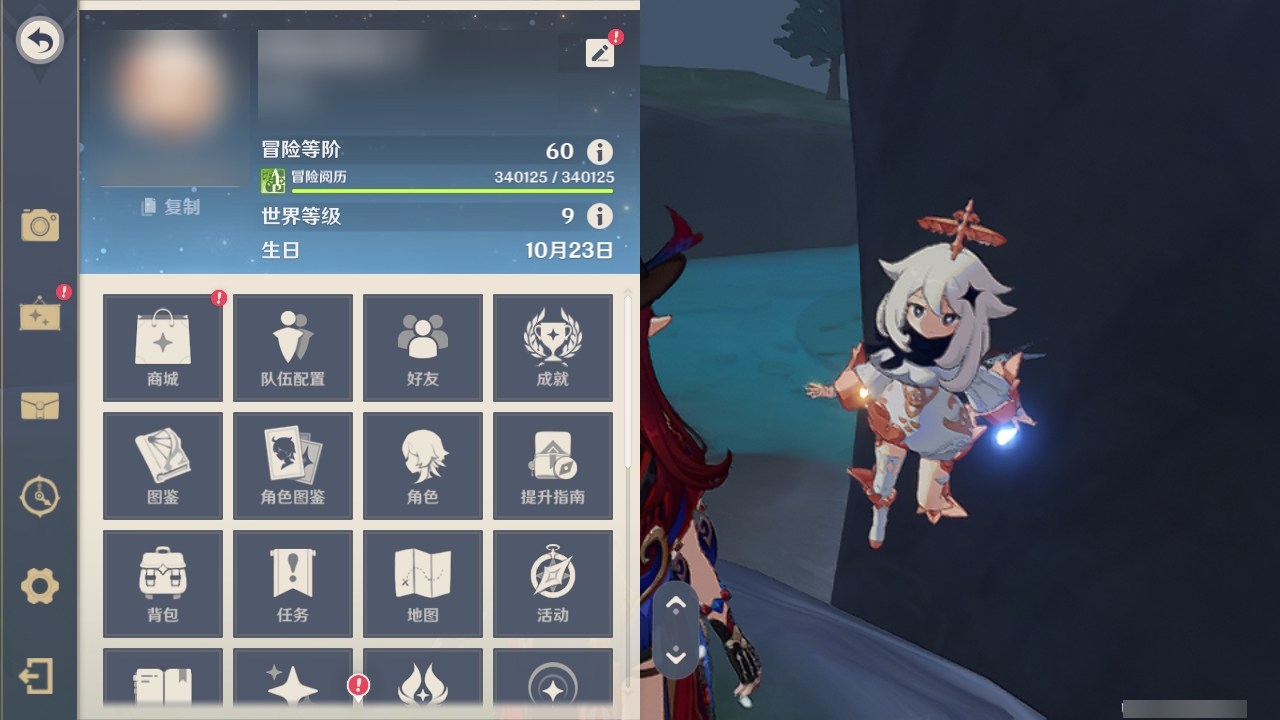Show Adventure Rank info via the i icon
Screen dimensions: 1280x720
coord(598,152)
